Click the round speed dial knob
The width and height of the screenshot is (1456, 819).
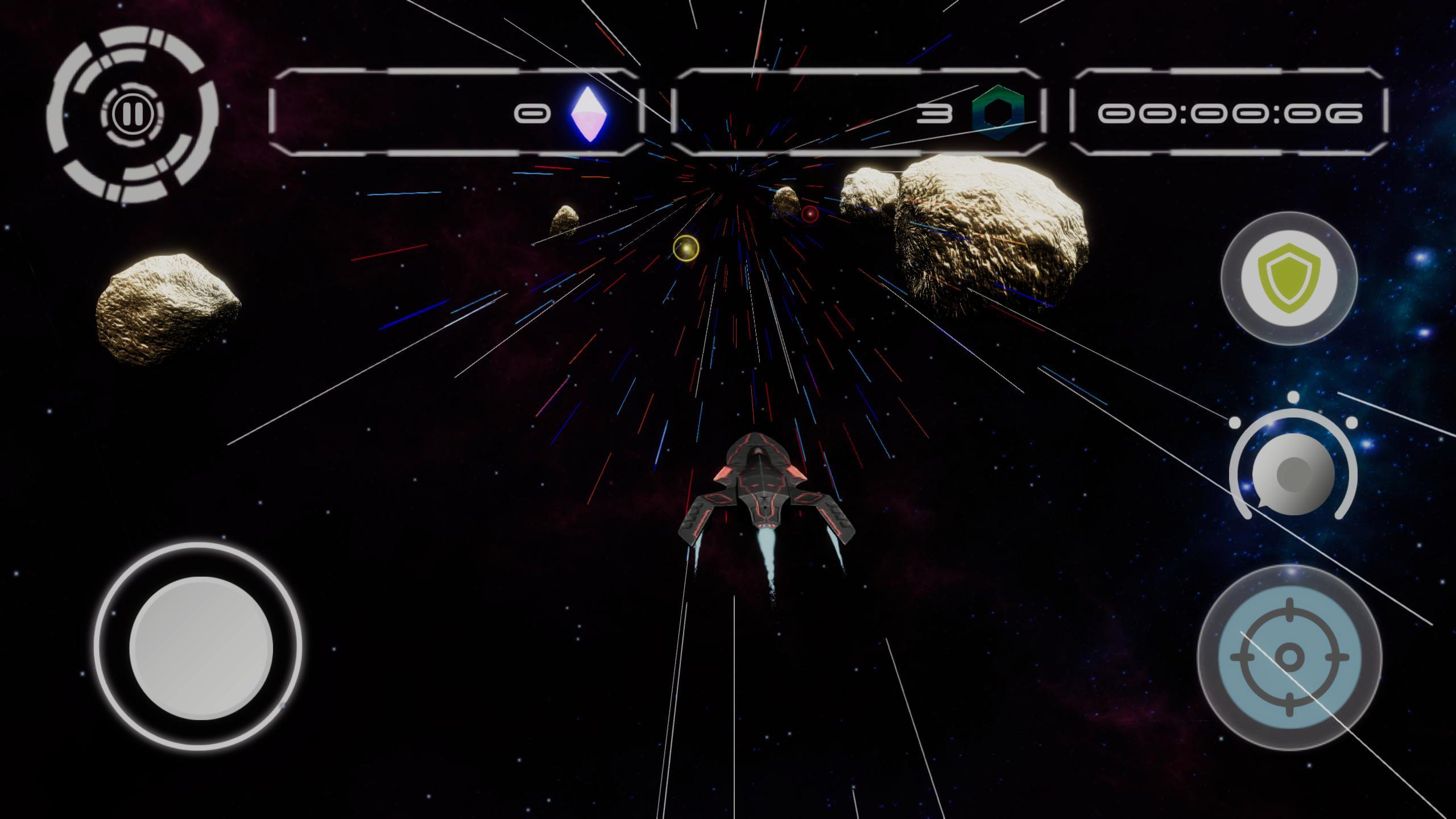(1293, 472)
